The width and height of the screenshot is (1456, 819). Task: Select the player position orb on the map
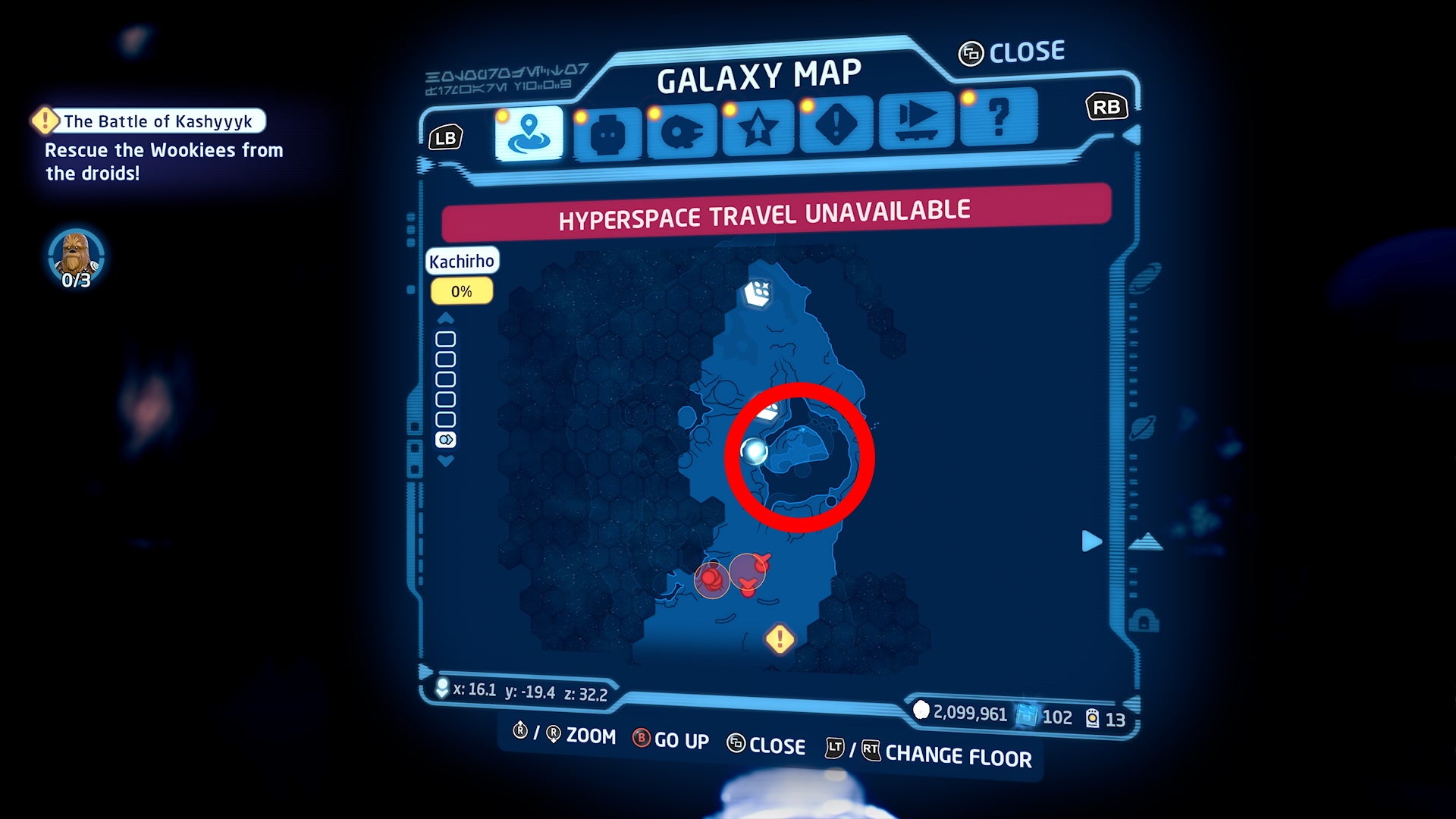(x=755, y=450)
